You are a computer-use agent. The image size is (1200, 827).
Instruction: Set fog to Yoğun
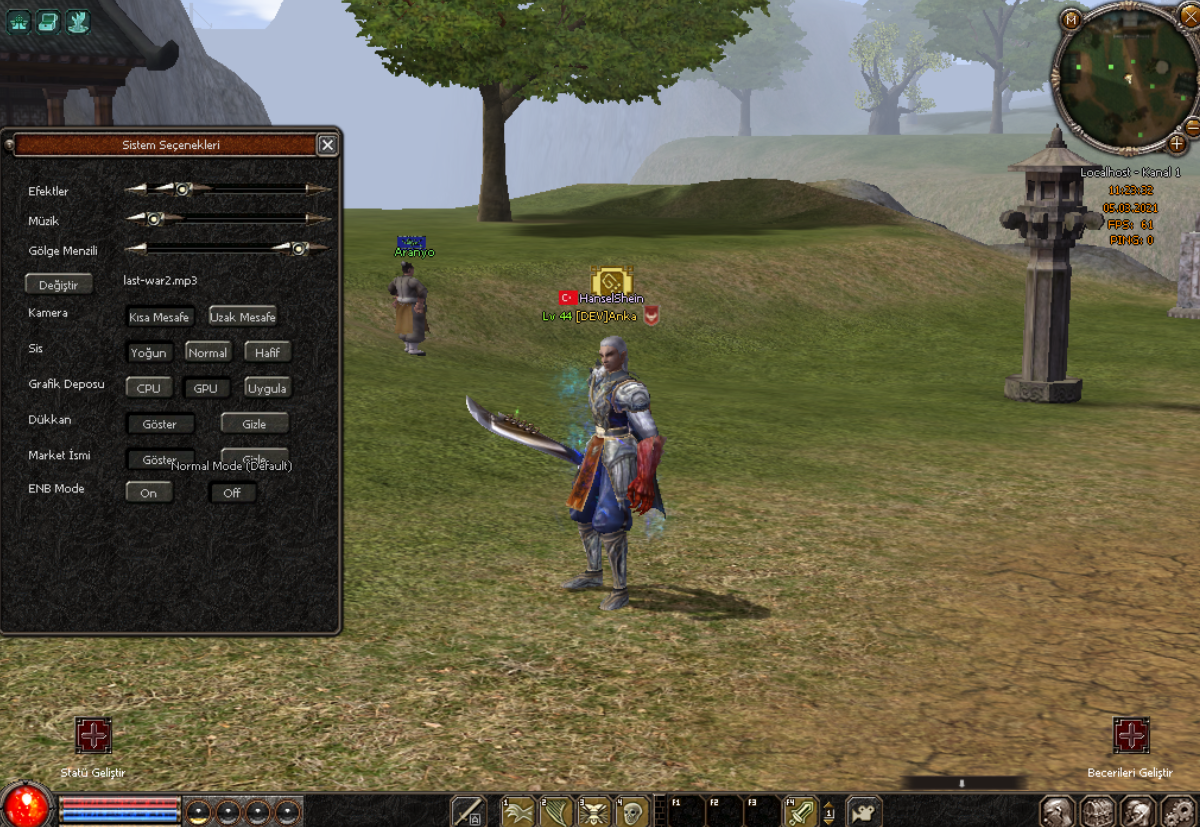[149, 353]
